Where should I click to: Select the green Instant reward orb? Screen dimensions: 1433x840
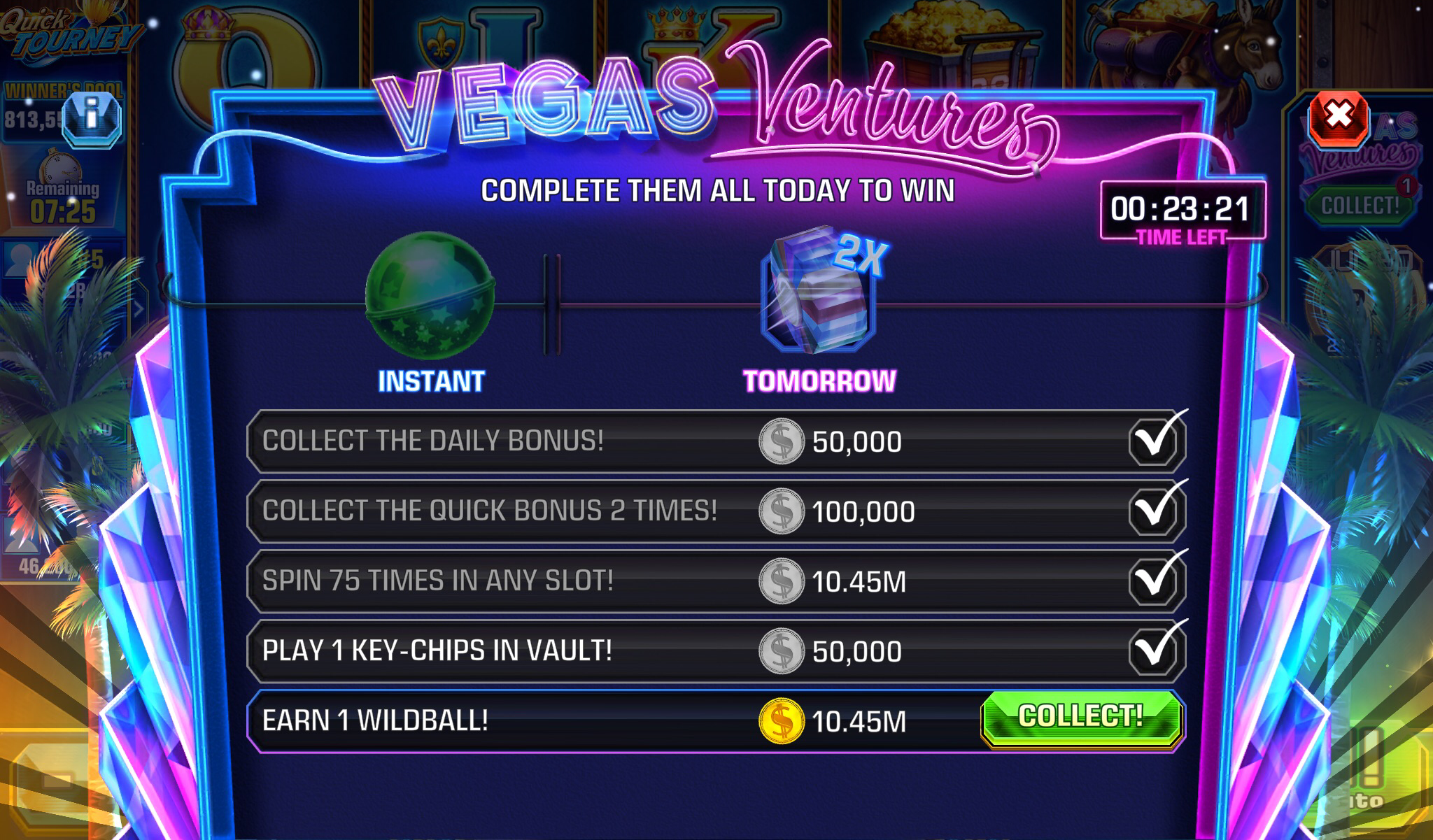pyautogui.click(x=430, y=296)
